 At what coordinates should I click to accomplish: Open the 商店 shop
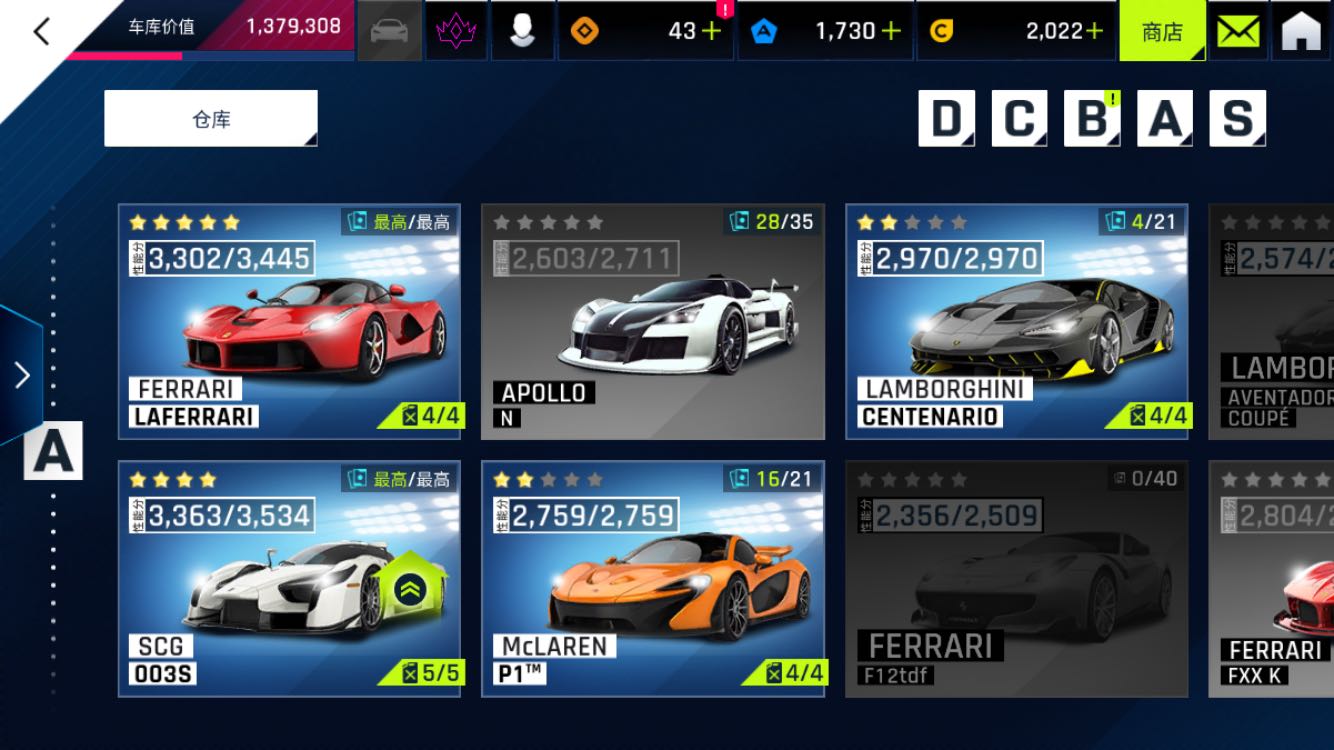[1161, 31]
